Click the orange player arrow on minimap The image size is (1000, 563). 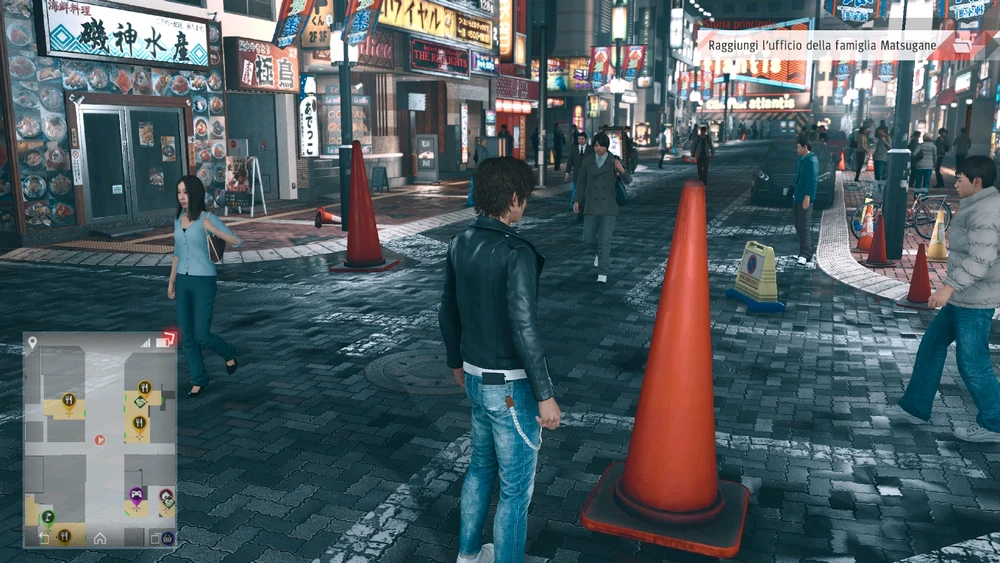point(99,439)
